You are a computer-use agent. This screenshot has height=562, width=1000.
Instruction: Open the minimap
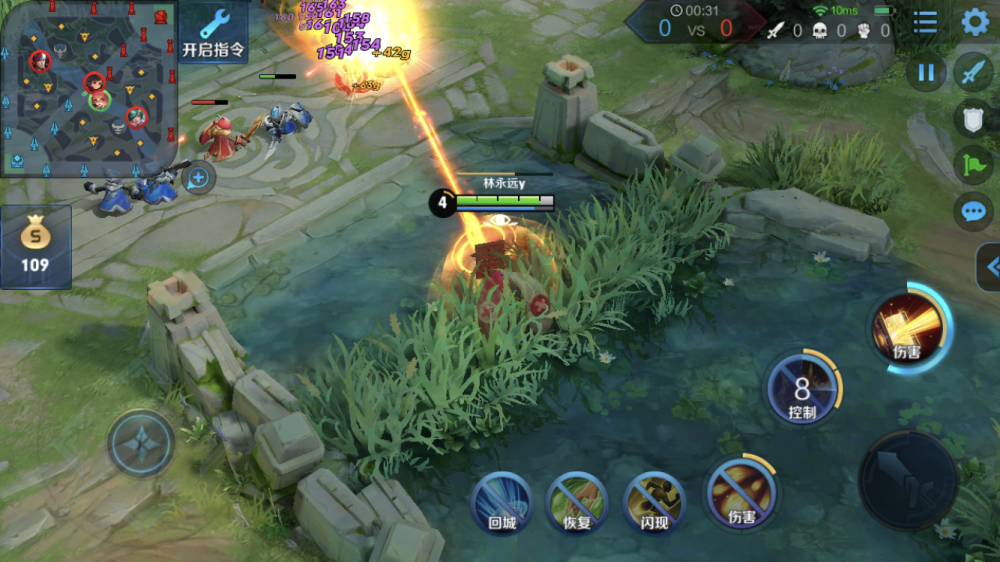coord(88,88)
